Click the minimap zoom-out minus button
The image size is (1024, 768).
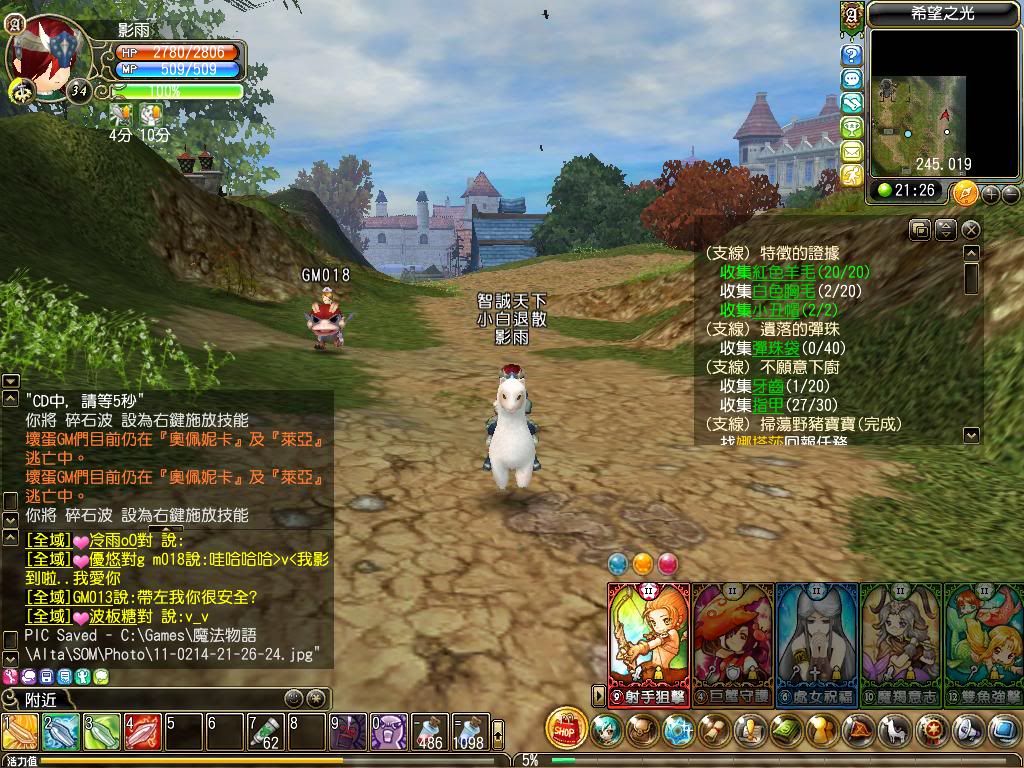(1010, 193)
